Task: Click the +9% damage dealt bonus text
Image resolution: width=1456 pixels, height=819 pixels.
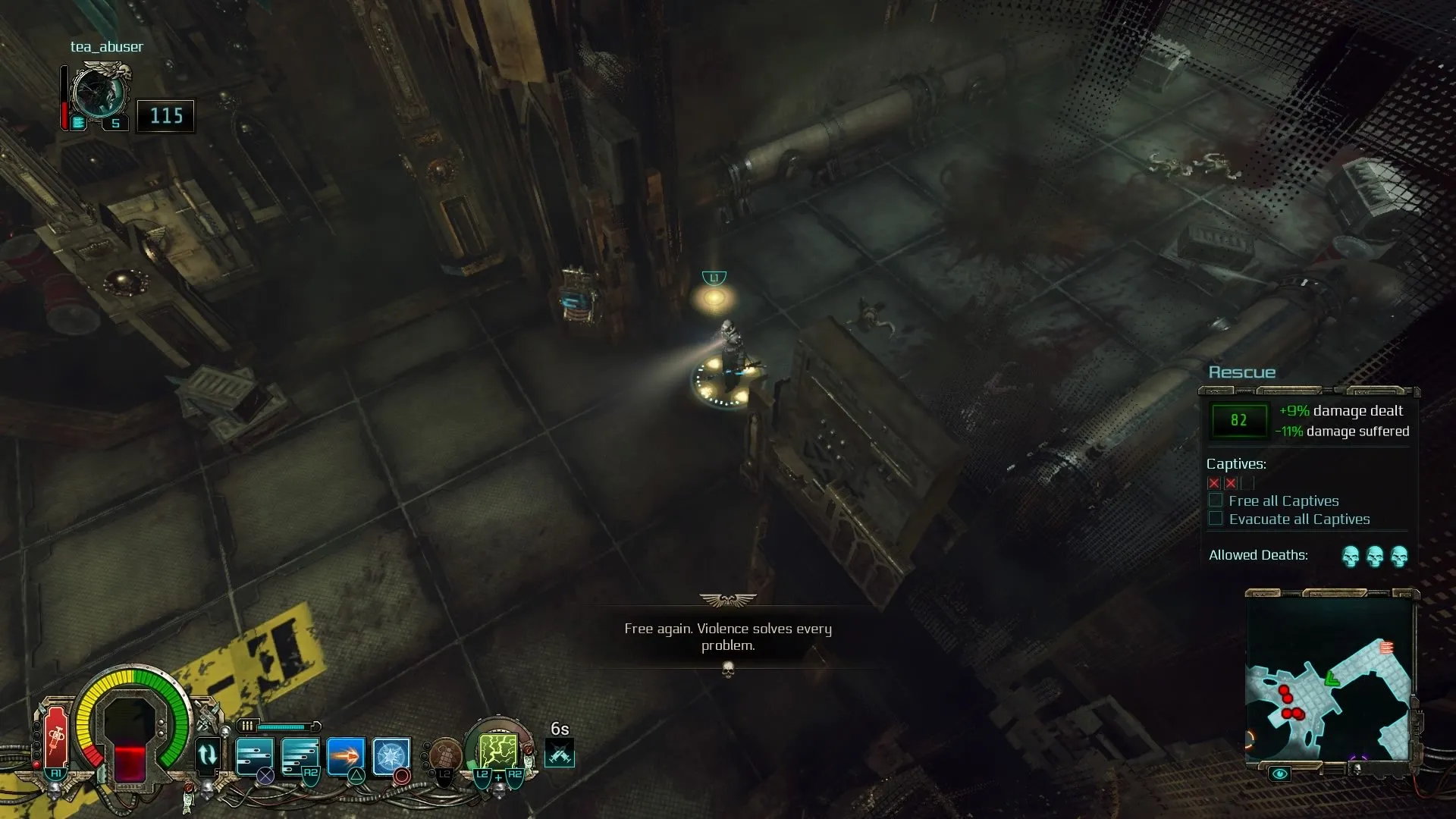Action: click(1340, 410)
